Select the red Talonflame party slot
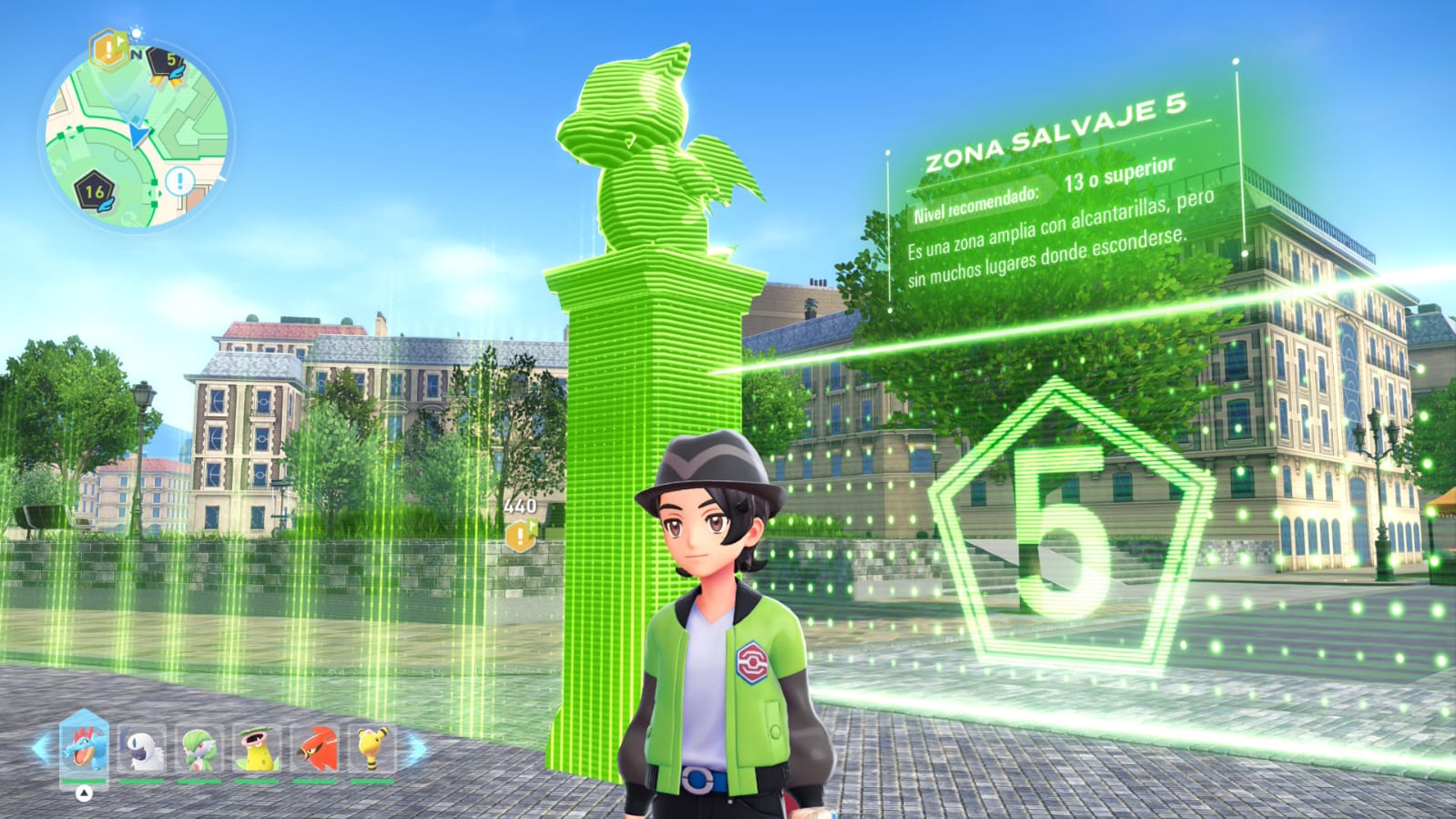The width and height of the screenshot is (1456, 819). (x=314, y=749)
